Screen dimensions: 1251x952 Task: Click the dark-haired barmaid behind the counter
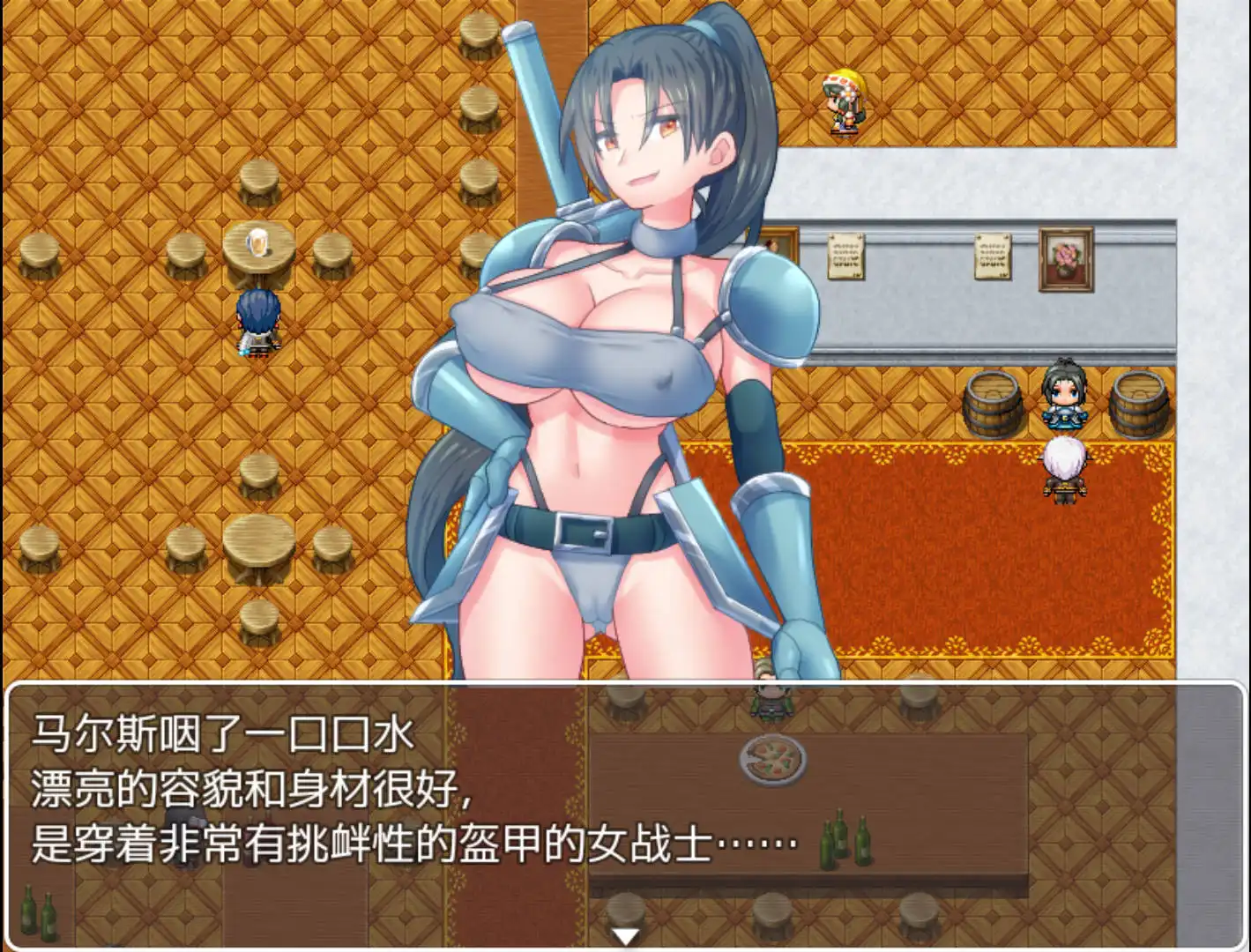[1065, 397]
